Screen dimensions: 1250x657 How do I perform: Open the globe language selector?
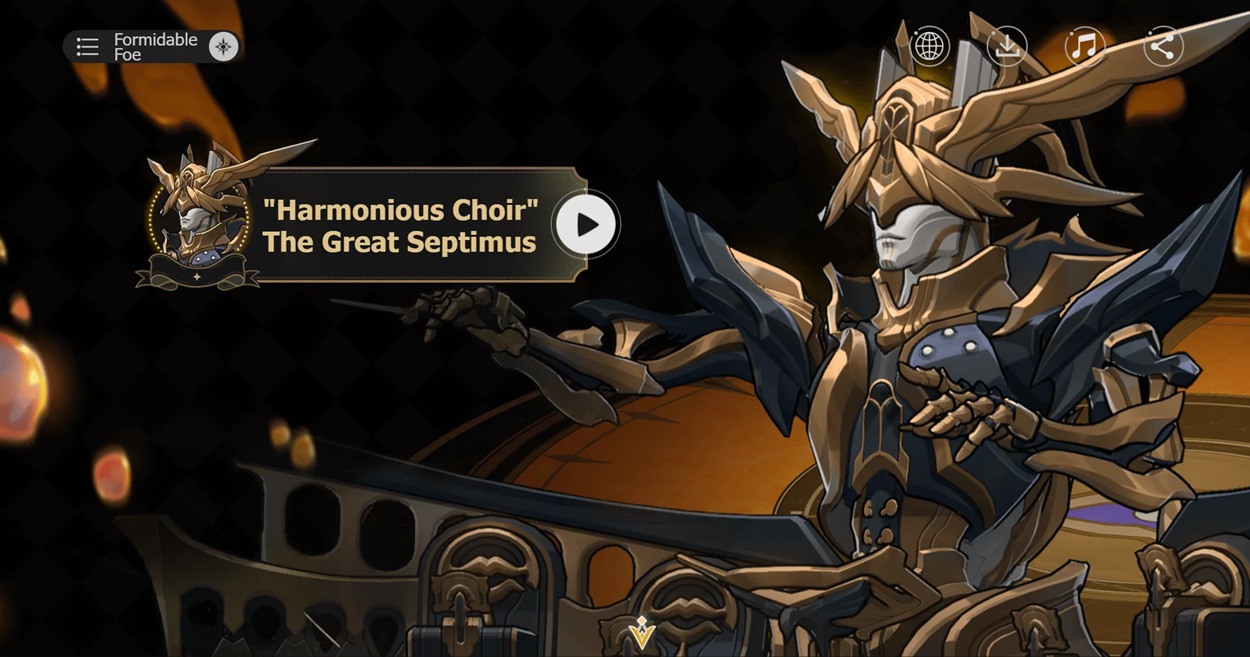tap(929, 46)
